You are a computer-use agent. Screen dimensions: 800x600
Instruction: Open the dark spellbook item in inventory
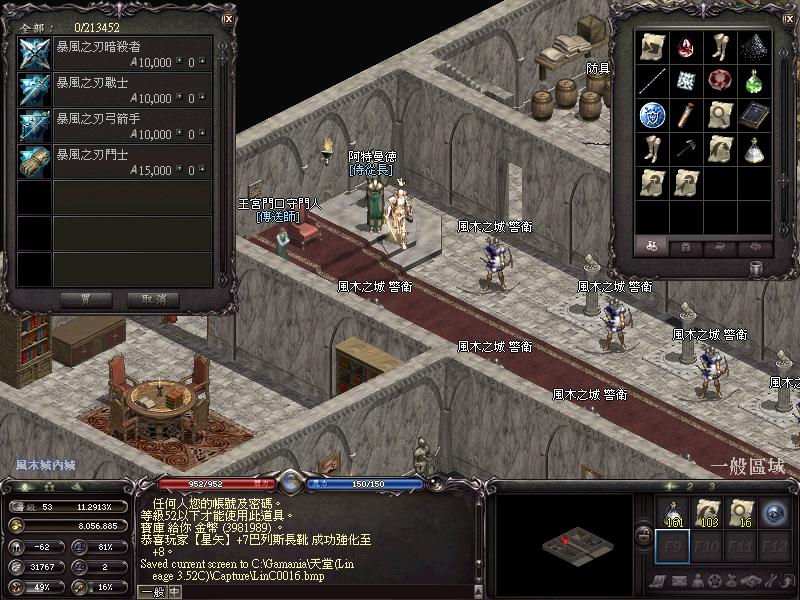tap(753, 115)
